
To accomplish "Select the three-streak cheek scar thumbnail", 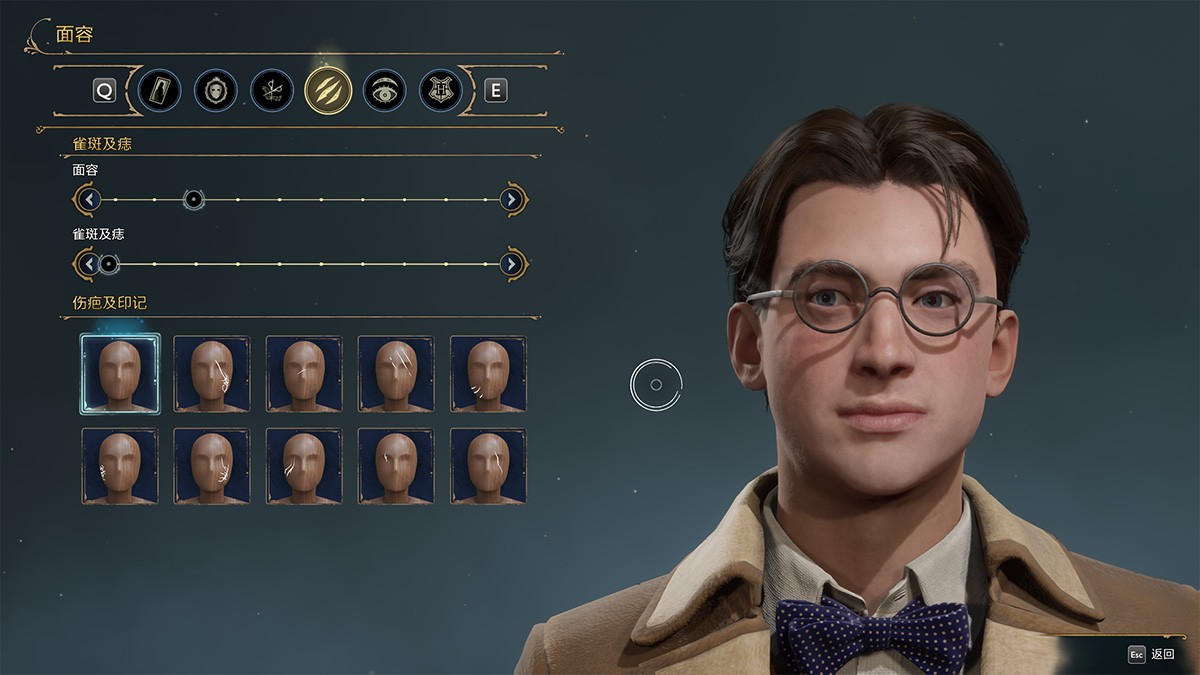I will pyautogui.click(x=304, y=466).
